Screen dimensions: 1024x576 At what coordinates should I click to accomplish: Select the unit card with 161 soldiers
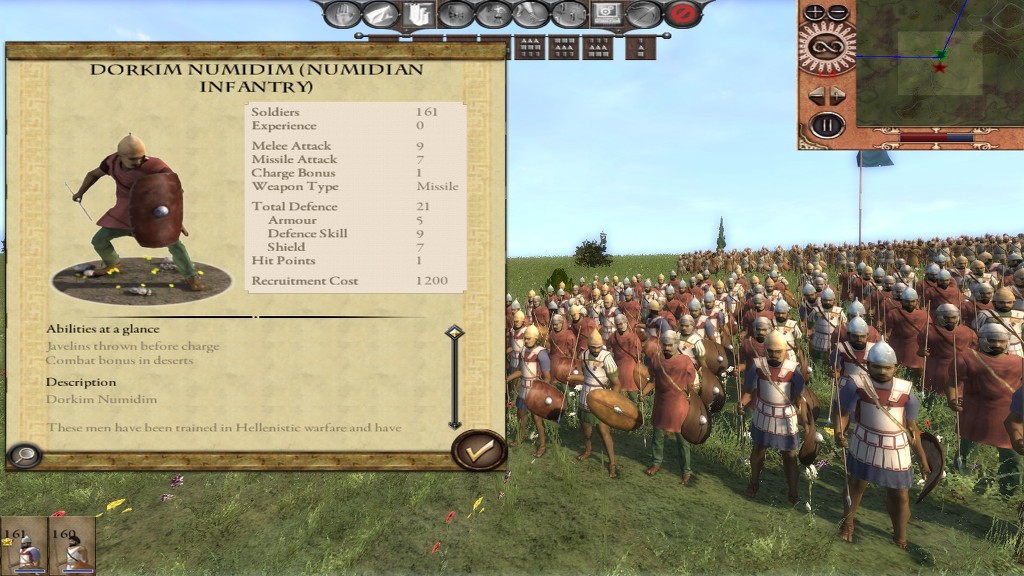(23, 546)
